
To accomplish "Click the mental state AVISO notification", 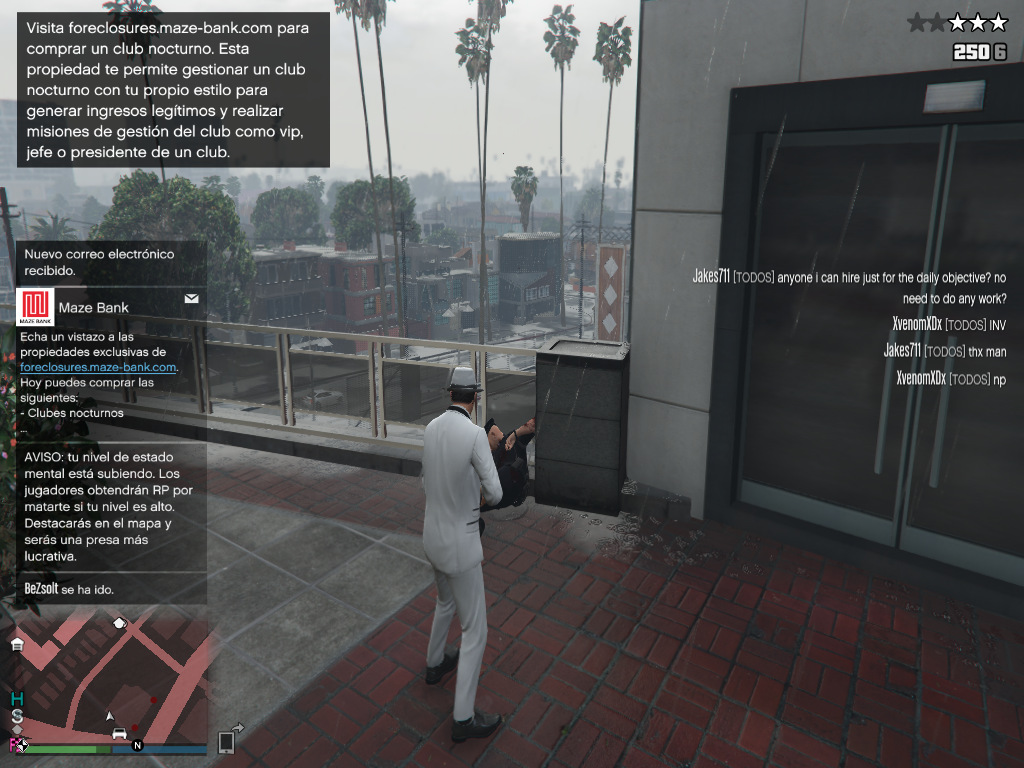I will 110,506.
